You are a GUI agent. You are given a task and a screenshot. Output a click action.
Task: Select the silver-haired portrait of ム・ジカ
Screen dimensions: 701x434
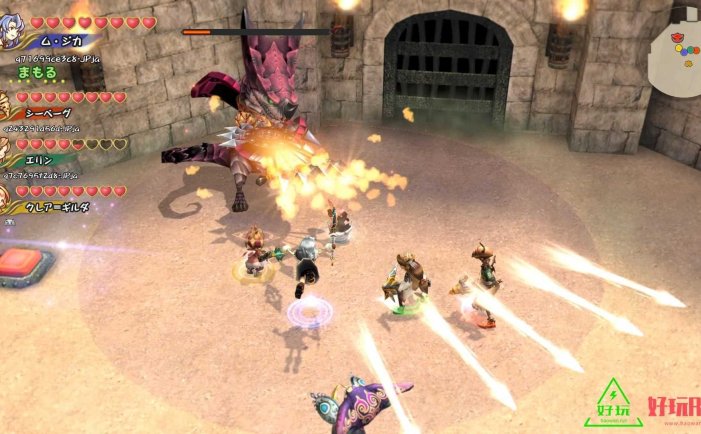click(11, 32)
